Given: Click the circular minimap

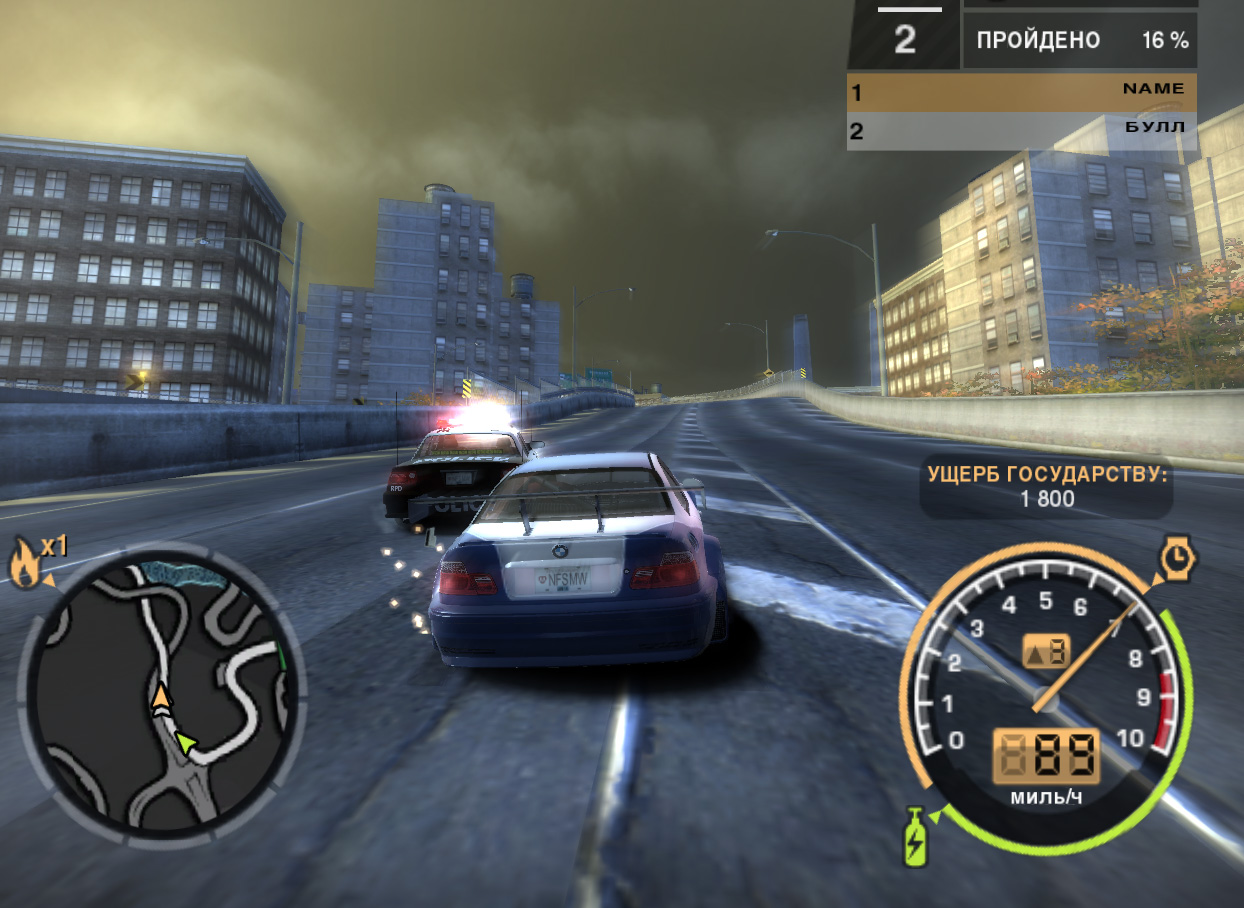Looking at the screenshot, I should pyautogui.click(x=160, y=692).
